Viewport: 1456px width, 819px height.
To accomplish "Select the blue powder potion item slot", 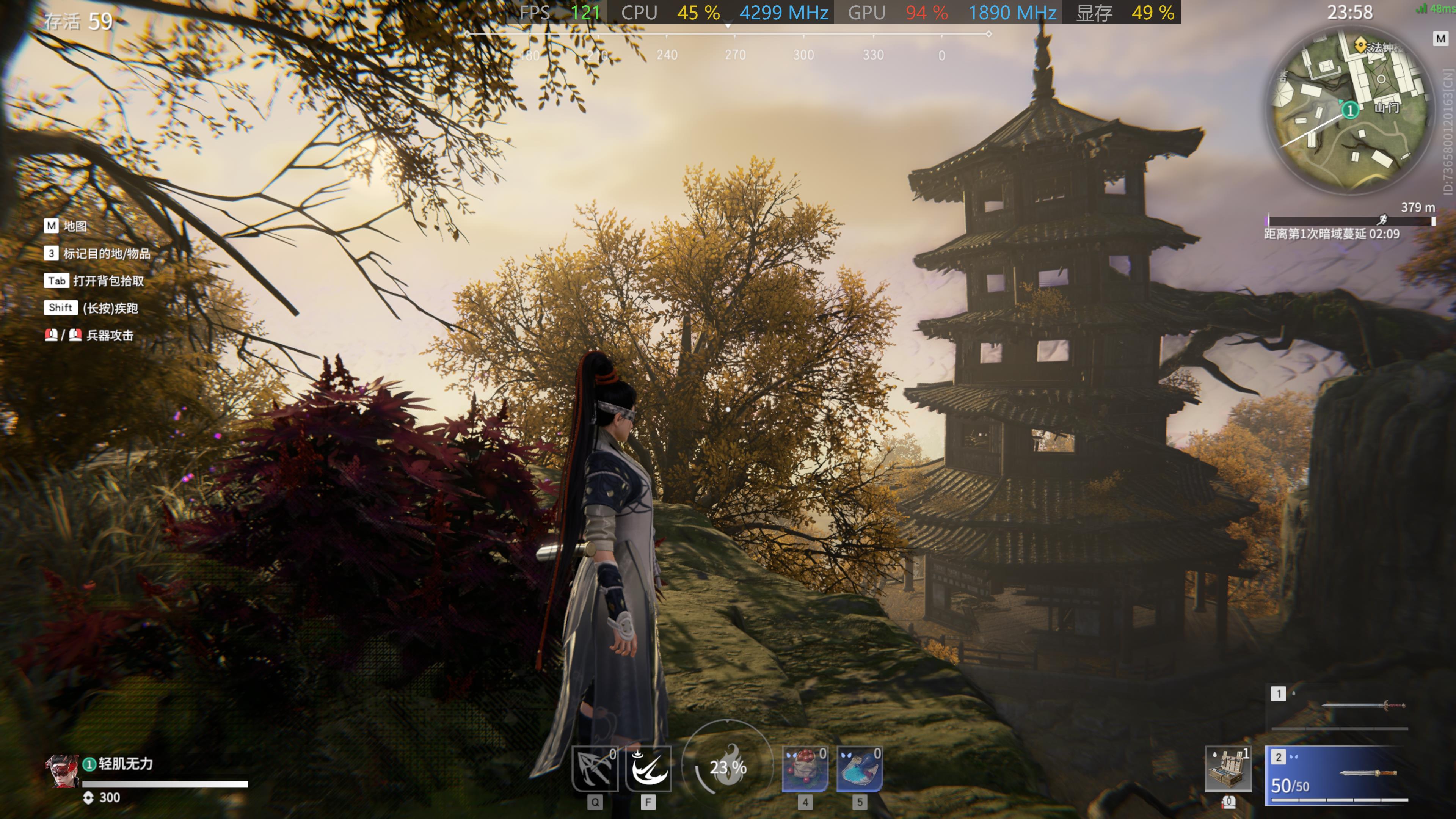I will click(x=859, y=768).
